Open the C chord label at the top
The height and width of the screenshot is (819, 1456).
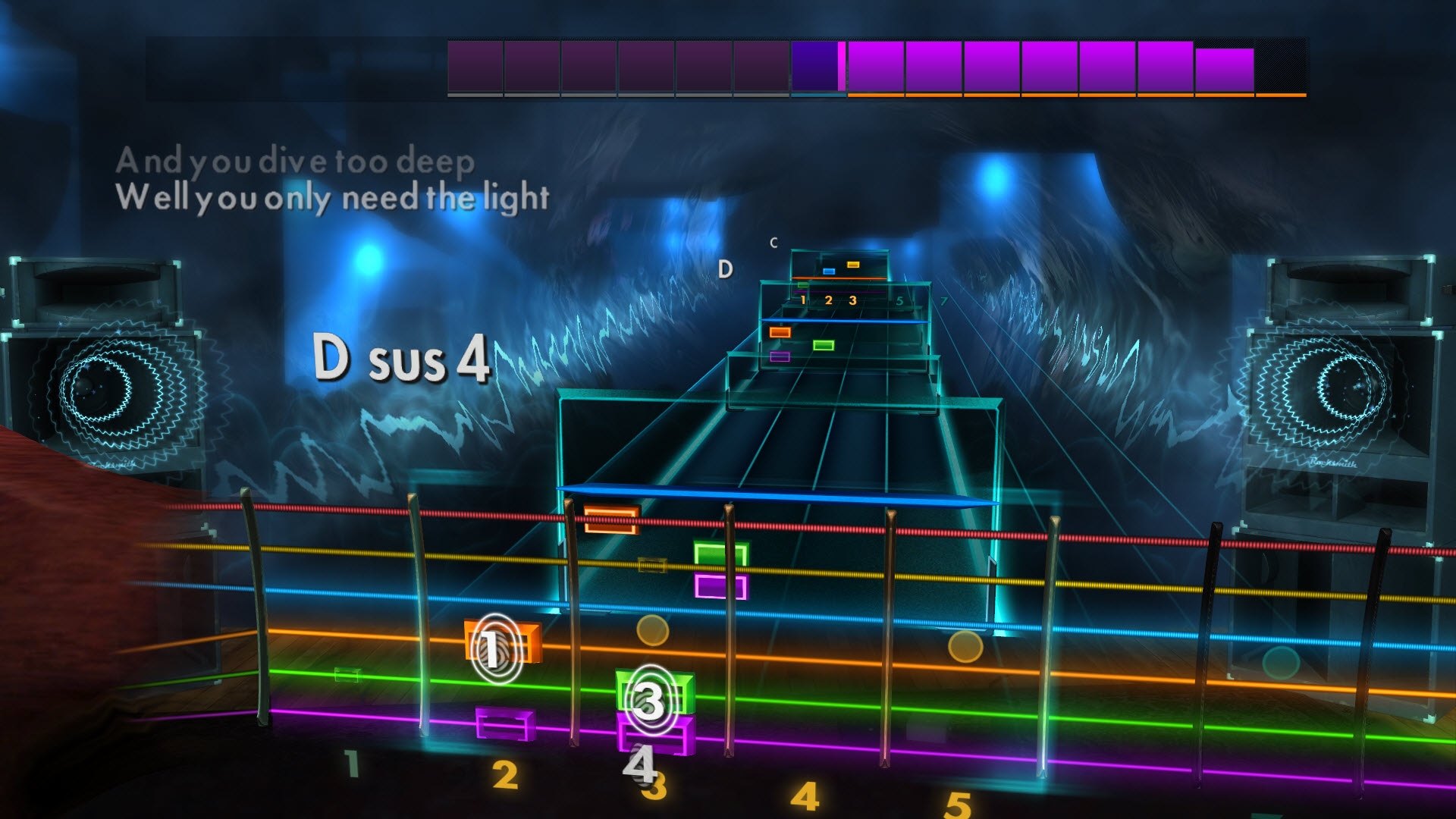[x=773, y=244]
